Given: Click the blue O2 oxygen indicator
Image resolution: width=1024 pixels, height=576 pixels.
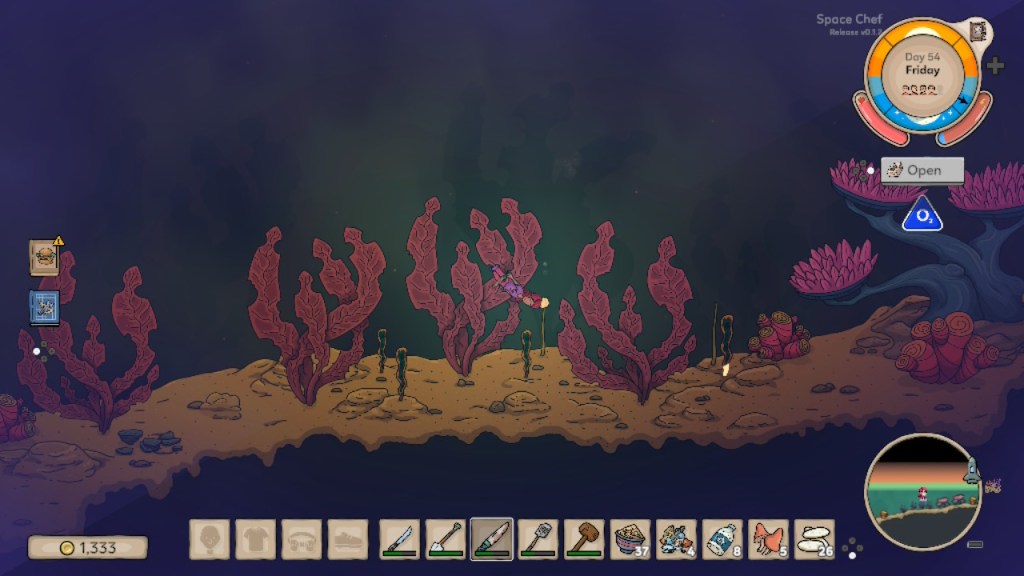Looking at the screenshot, I should pyautogui.click(x=920, y=215).
